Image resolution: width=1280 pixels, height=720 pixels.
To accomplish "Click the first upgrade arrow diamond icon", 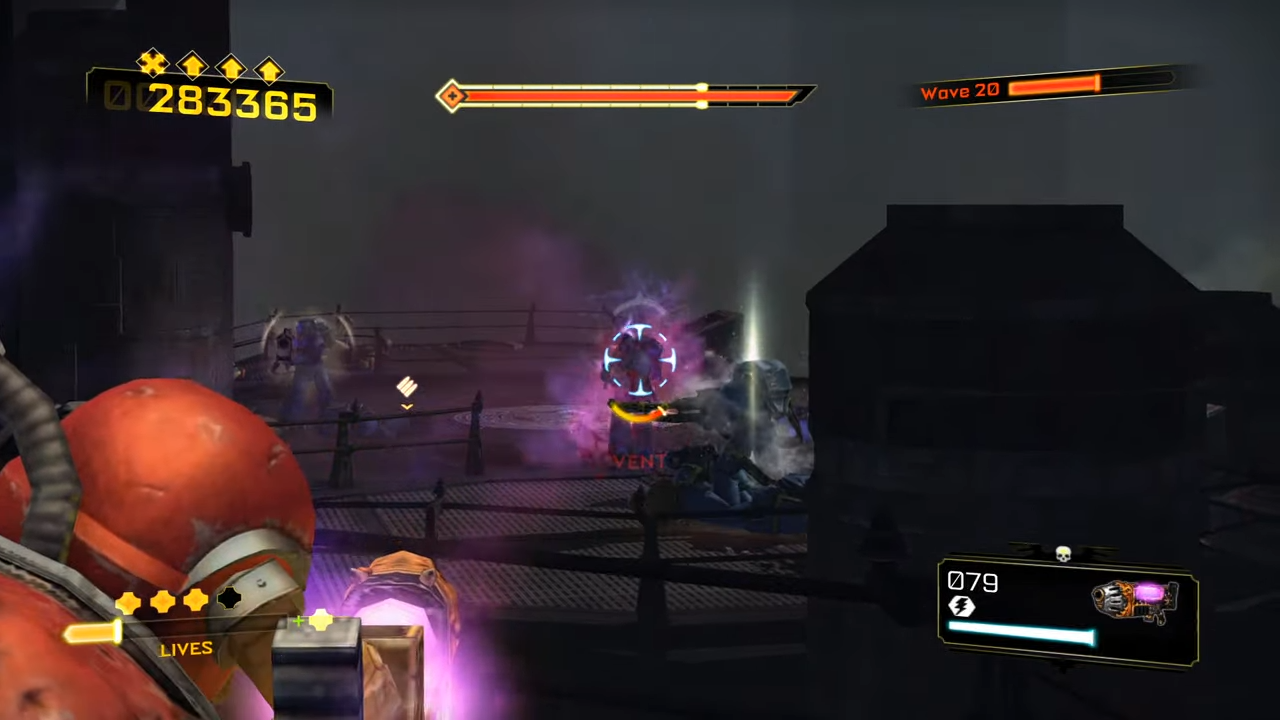I will (x=193, y=66).
